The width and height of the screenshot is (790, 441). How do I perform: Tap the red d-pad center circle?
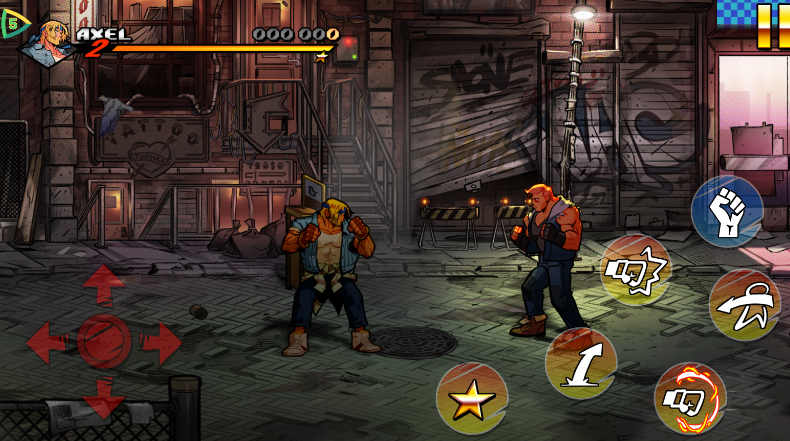point(104,341)
